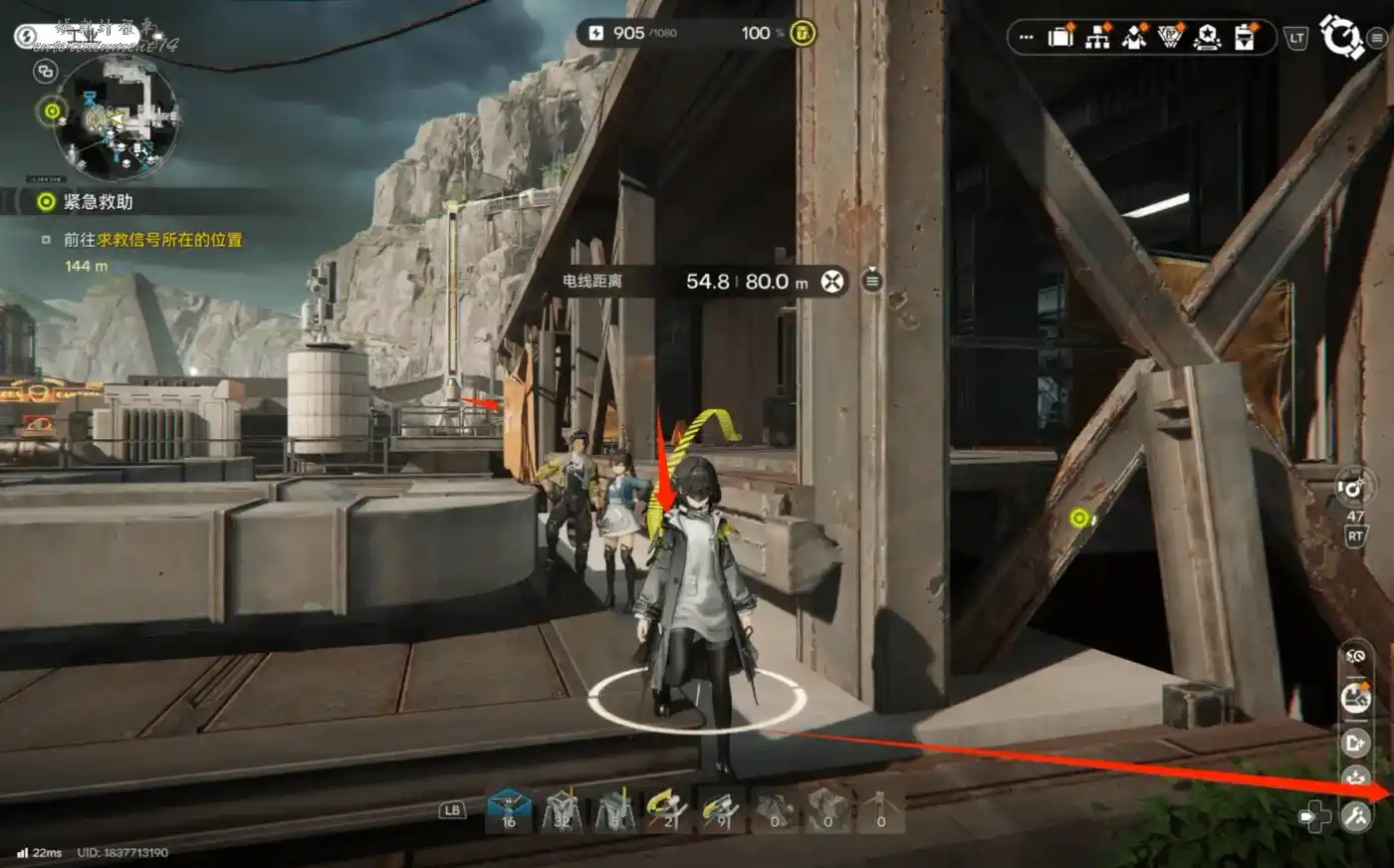This screenshot has height=868, width=1394.
Task: Open the three-line menu button
Action: point(1378,38)
